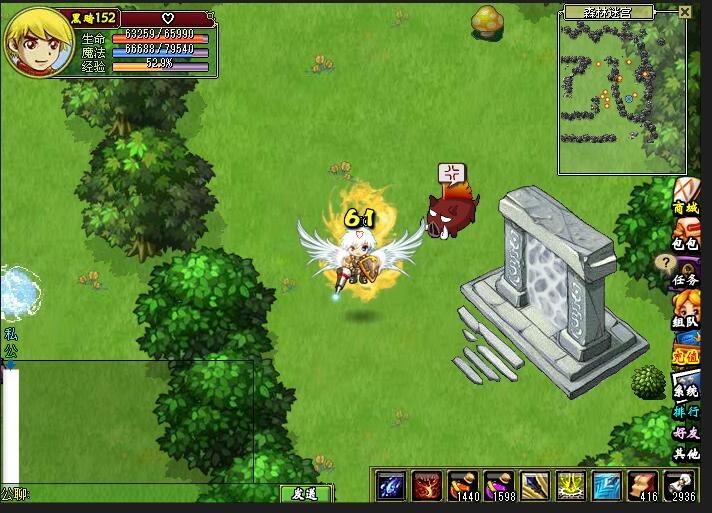Activate the red flaming tree skill
Viewport: 712px width, 513px height.
426,486
